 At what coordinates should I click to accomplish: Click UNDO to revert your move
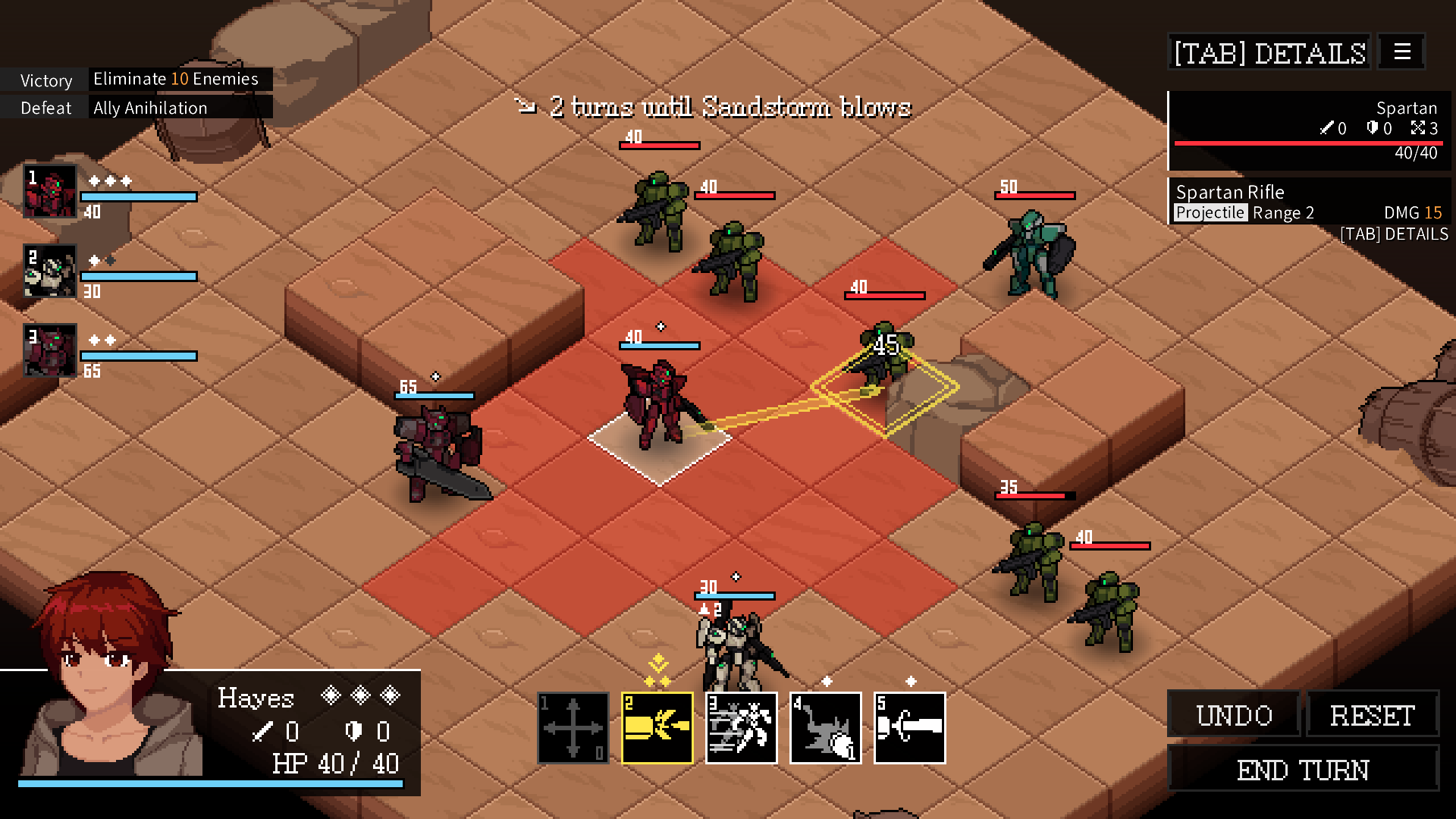point(1234,714)
